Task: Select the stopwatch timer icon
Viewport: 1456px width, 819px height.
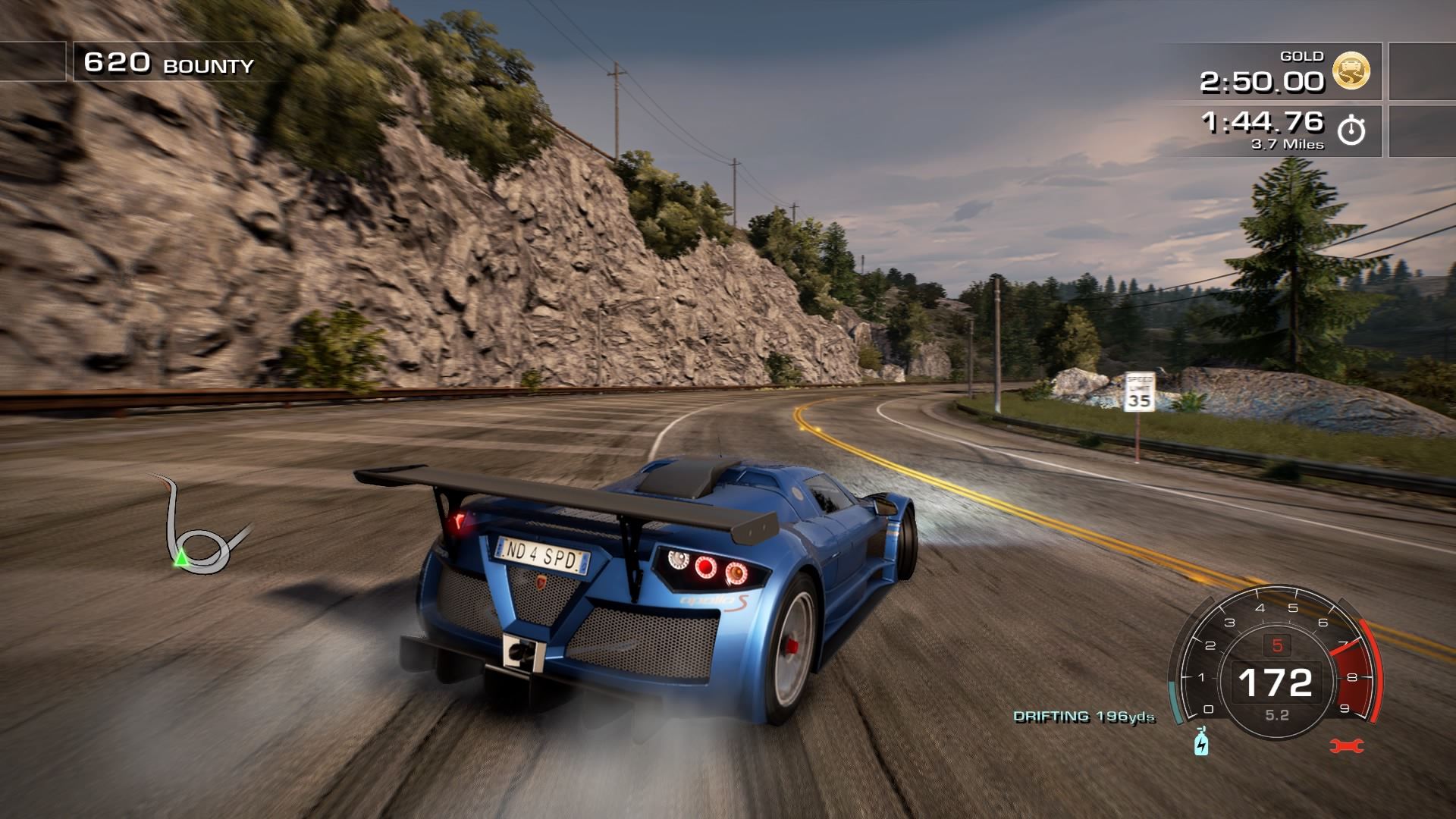Action: tap(1351, 130)
